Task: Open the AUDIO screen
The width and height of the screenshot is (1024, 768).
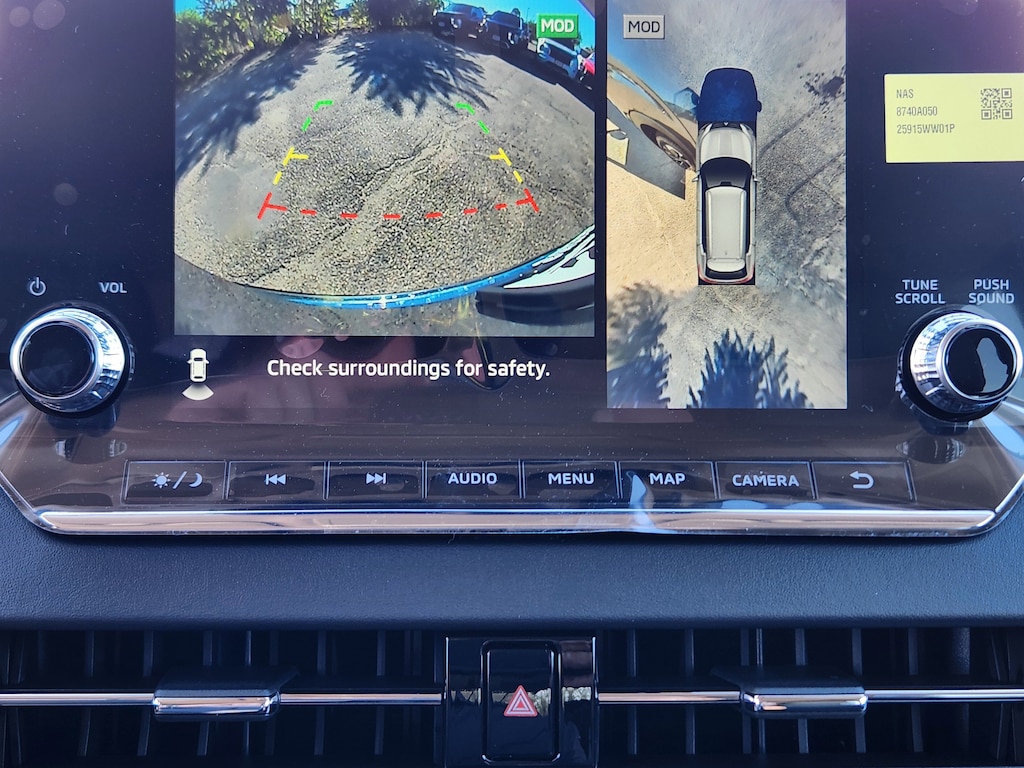Action: click(472, 480)
